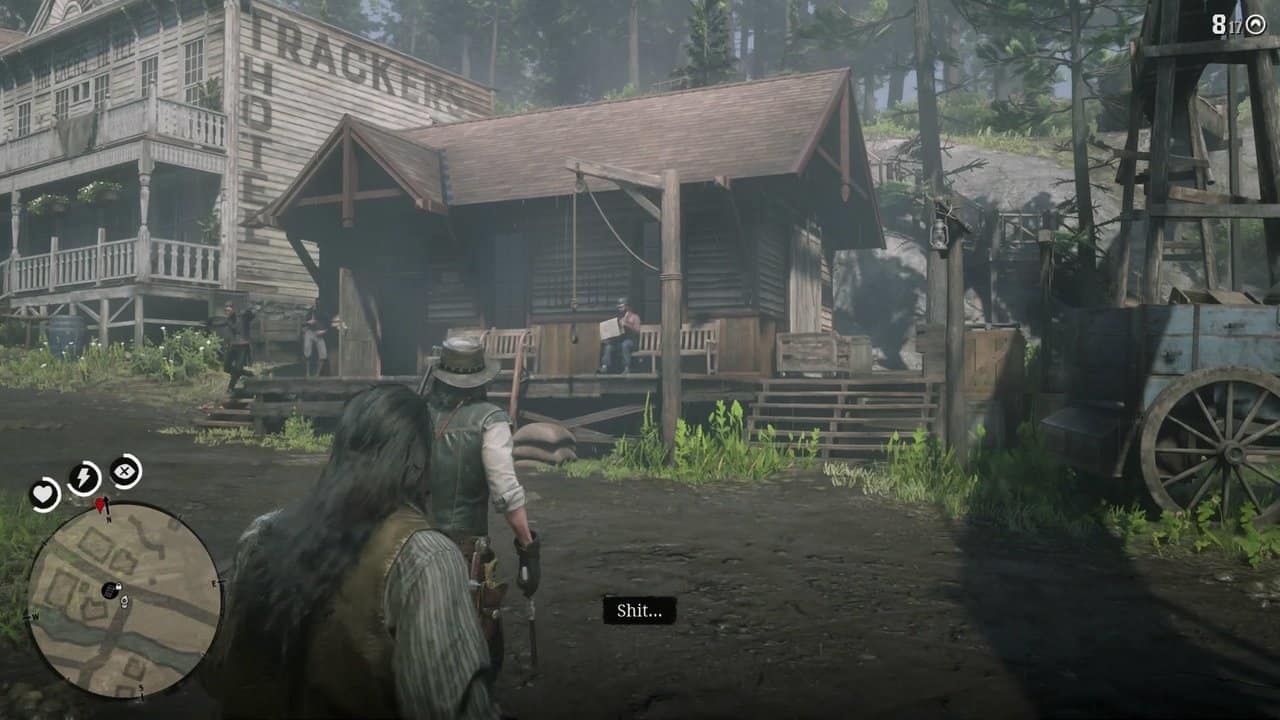Select the white horse marker on the minimap

(124, 601)
